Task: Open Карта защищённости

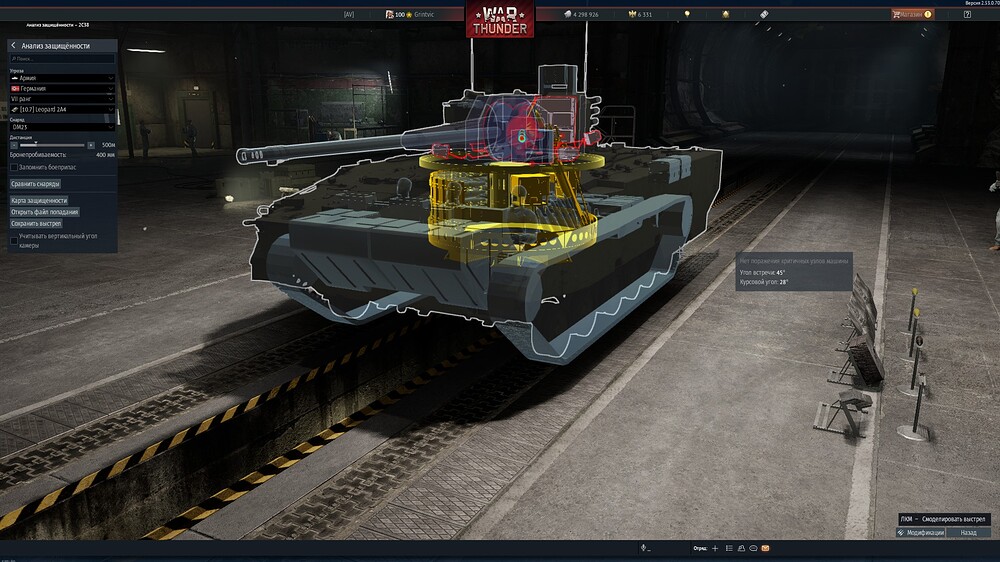Action: point(39,201)
